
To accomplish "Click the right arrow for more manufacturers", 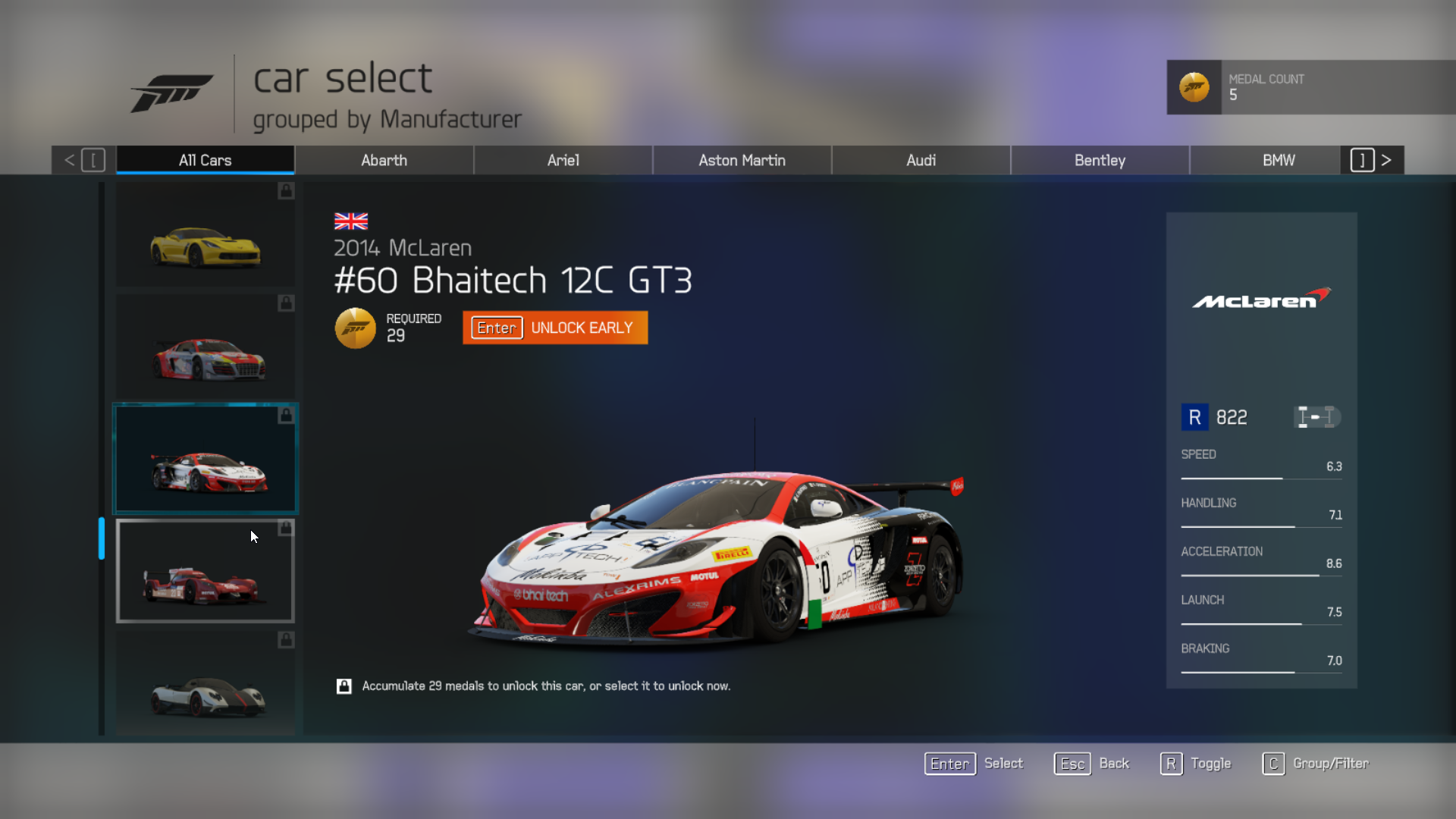I will [x=1386, y=160].
